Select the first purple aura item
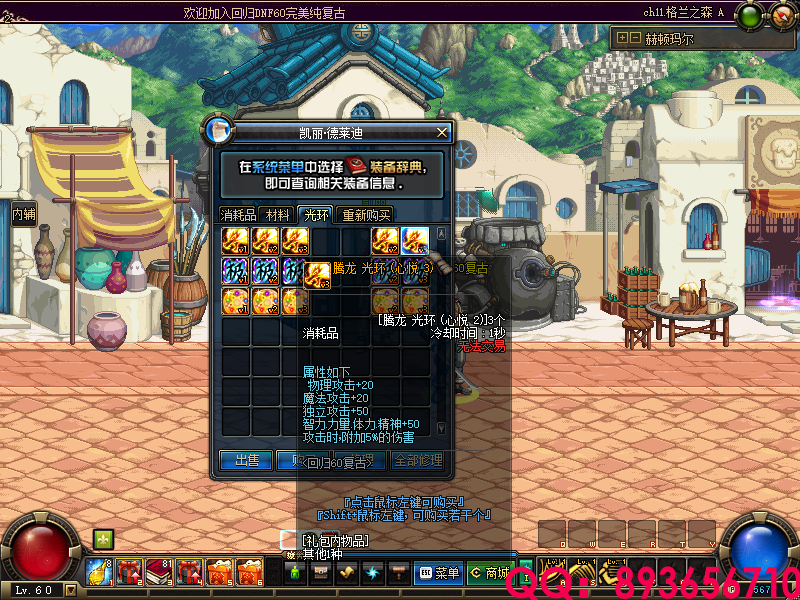This screenshot has width=800, height=600. coord(236,271)
